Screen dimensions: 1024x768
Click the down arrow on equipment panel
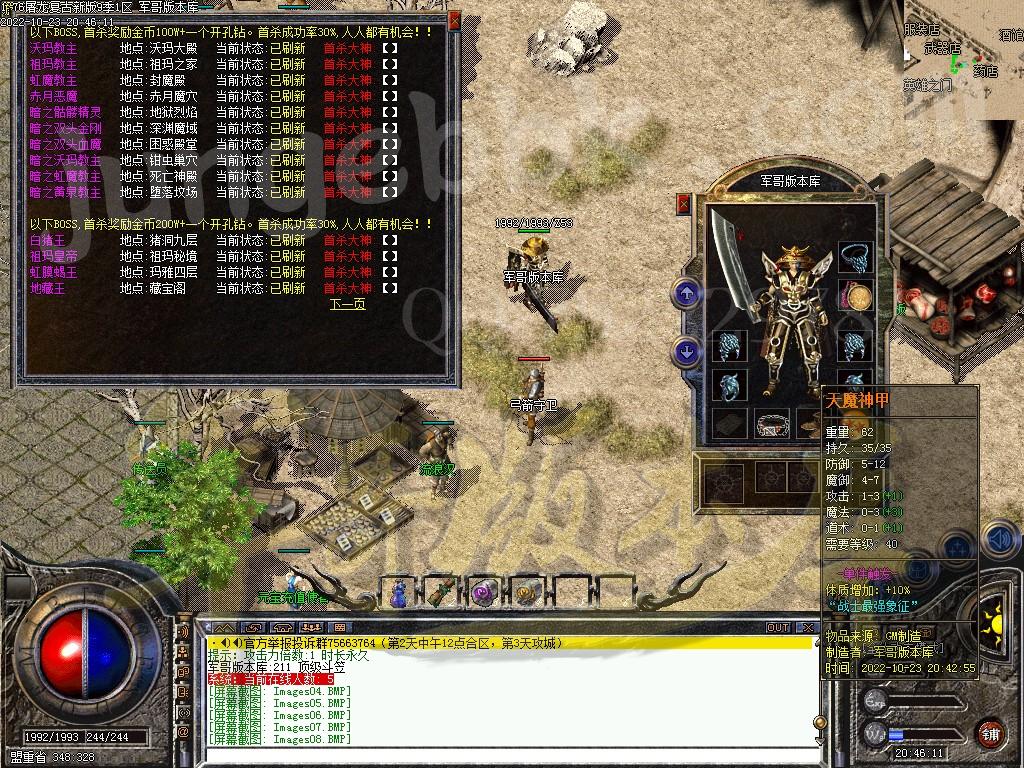click(686, 351)
